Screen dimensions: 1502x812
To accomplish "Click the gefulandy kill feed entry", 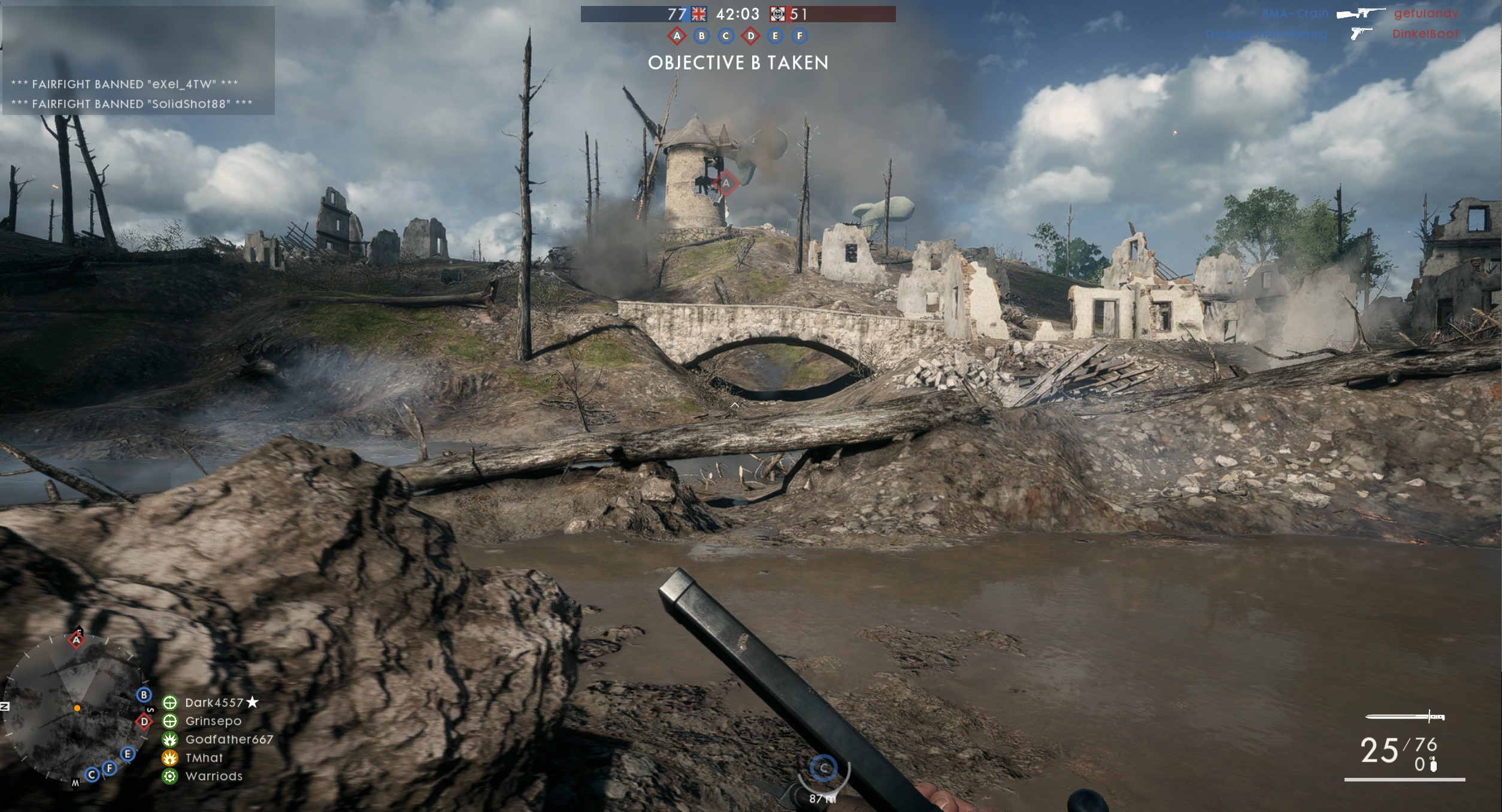I will [1426, 13].
